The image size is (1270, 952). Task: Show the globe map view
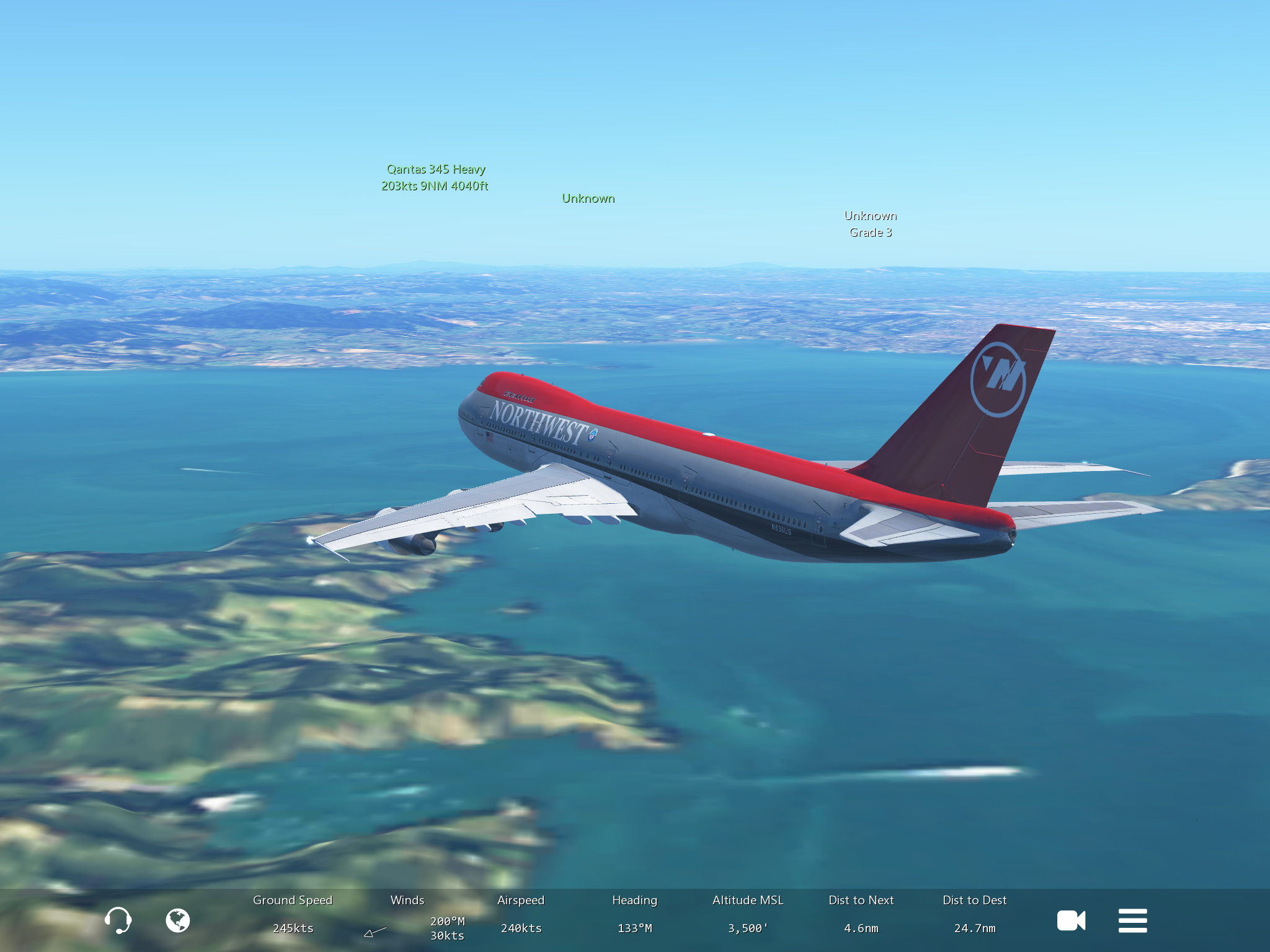point(177,920)
